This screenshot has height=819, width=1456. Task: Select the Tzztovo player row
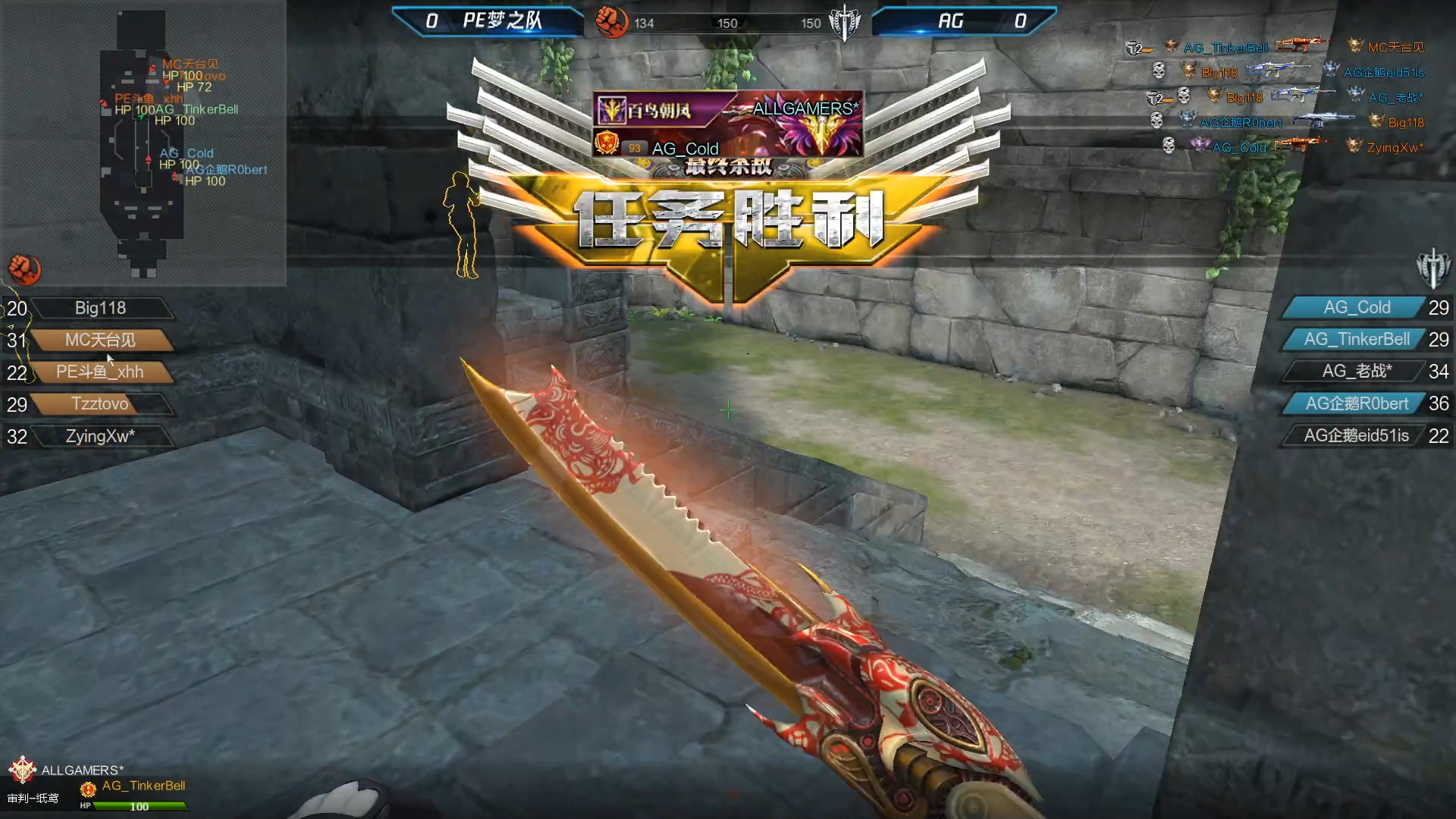click(100, 403)
